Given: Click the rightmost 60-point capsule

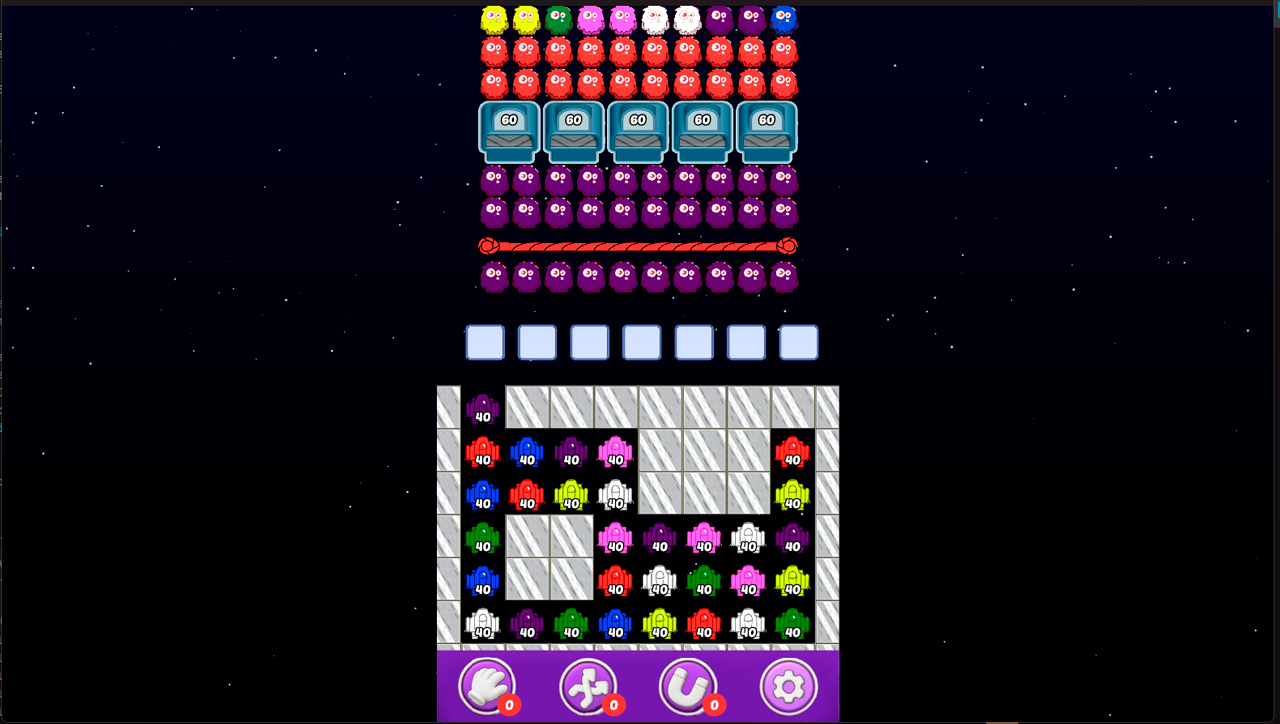Looking at the screenshot, I should tap(765, 130).
